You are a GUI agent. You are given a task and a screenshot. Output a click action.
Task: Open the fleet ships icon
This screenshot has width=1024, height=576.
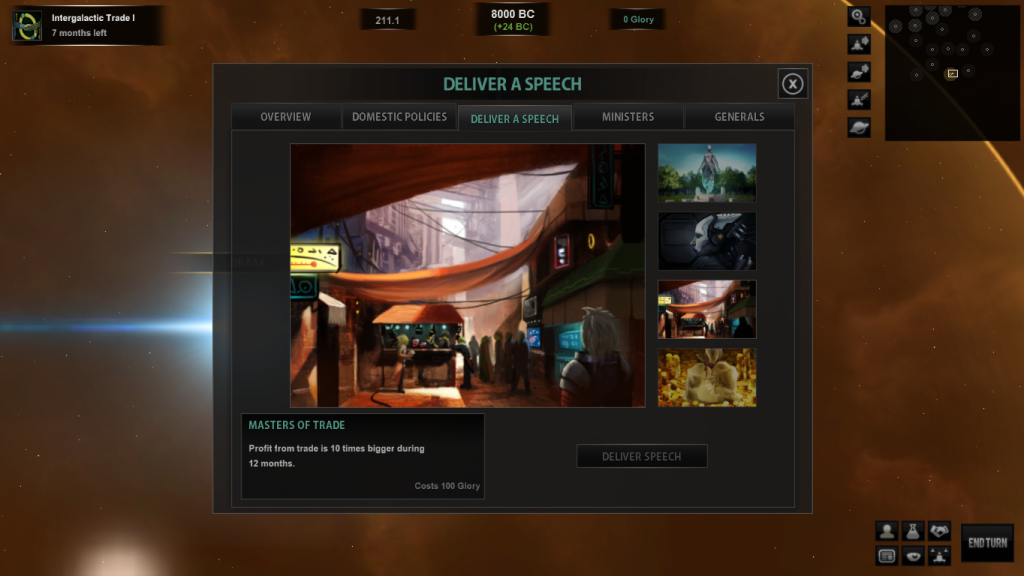tap(938, 556)
